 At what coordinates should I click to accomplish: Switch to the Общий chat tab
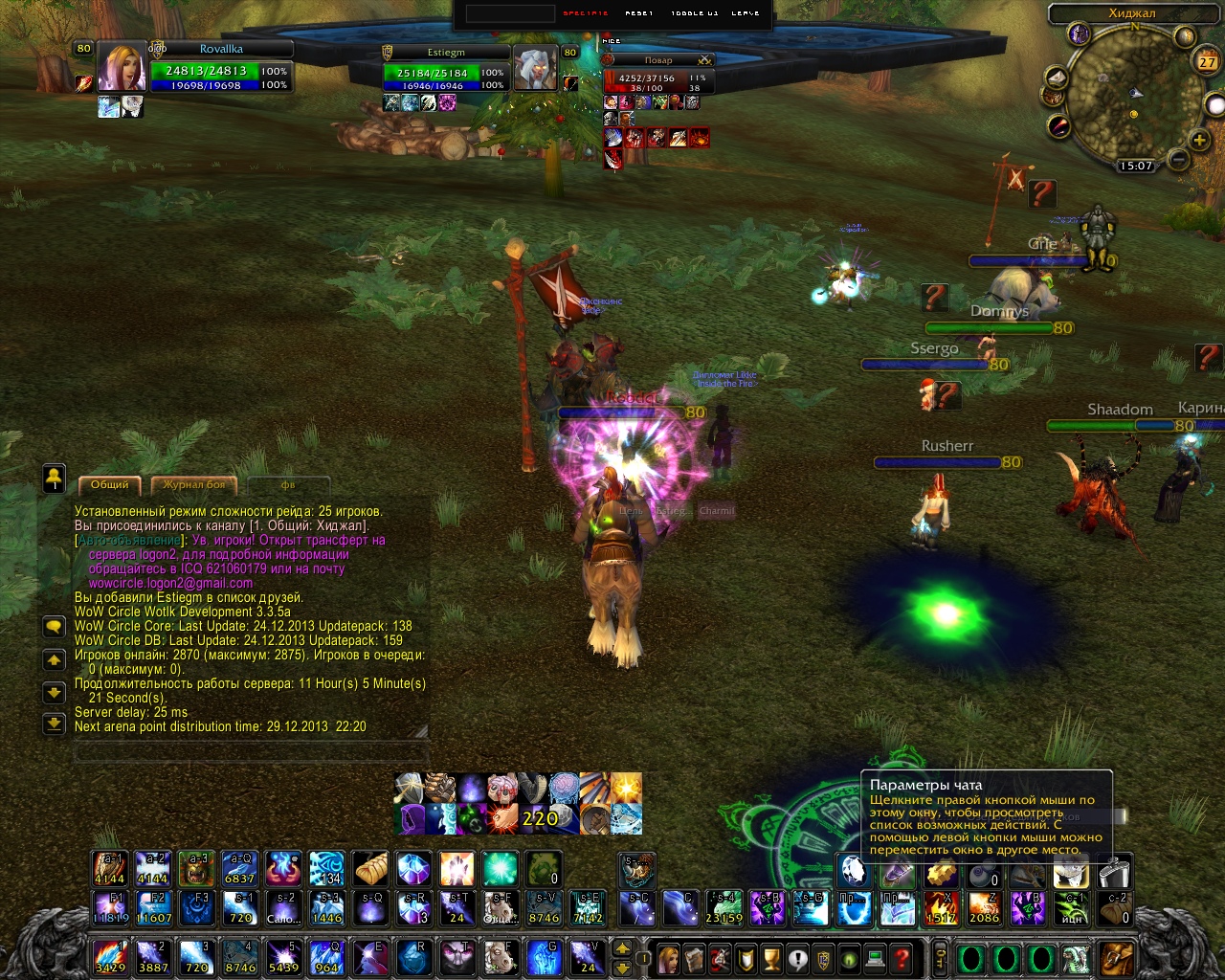tap(109, 485)
